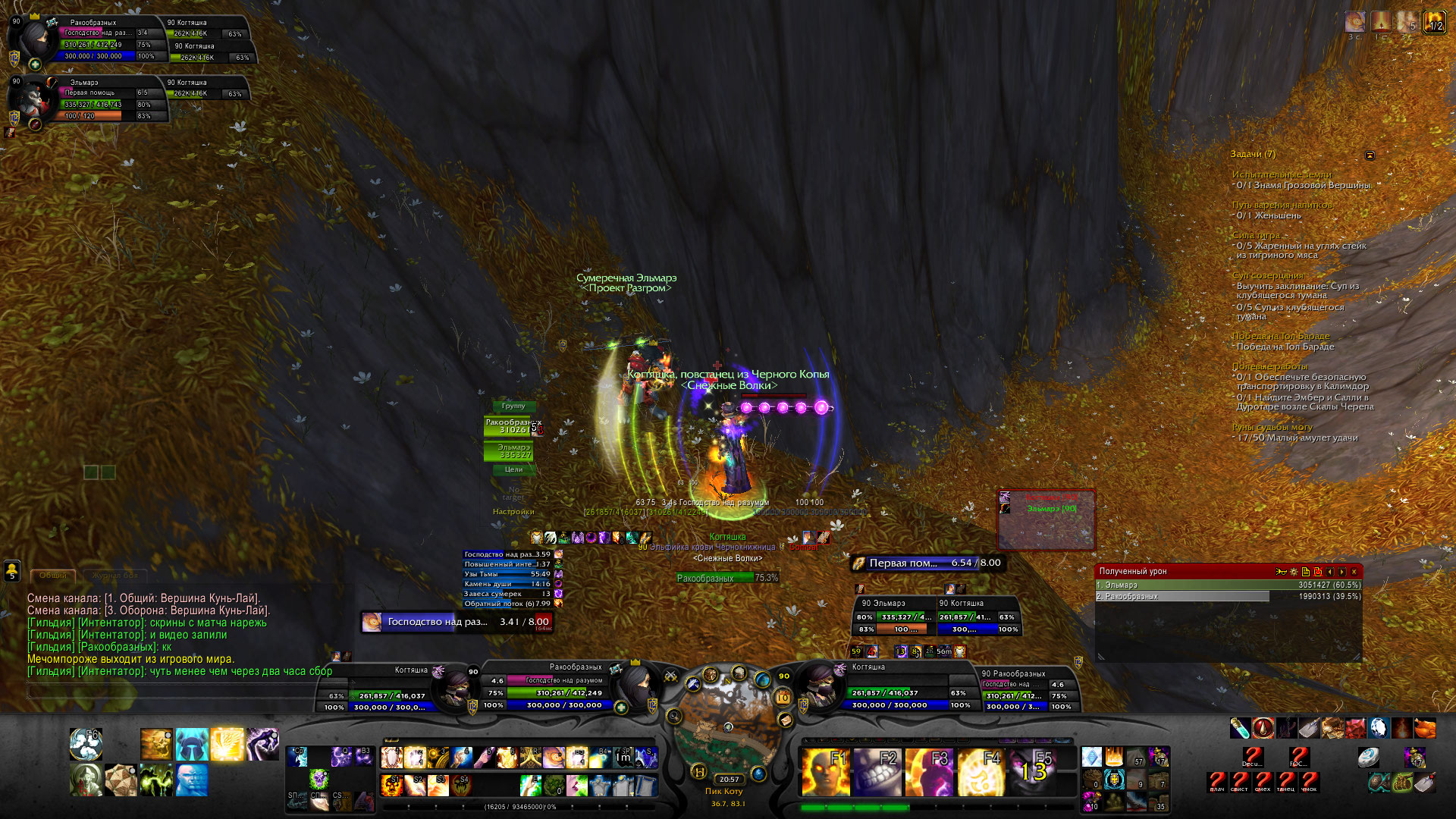Activate the F4 glowing golden rune ability
The width and height of the screenshot is (1456, 819).
coord(981,771)
